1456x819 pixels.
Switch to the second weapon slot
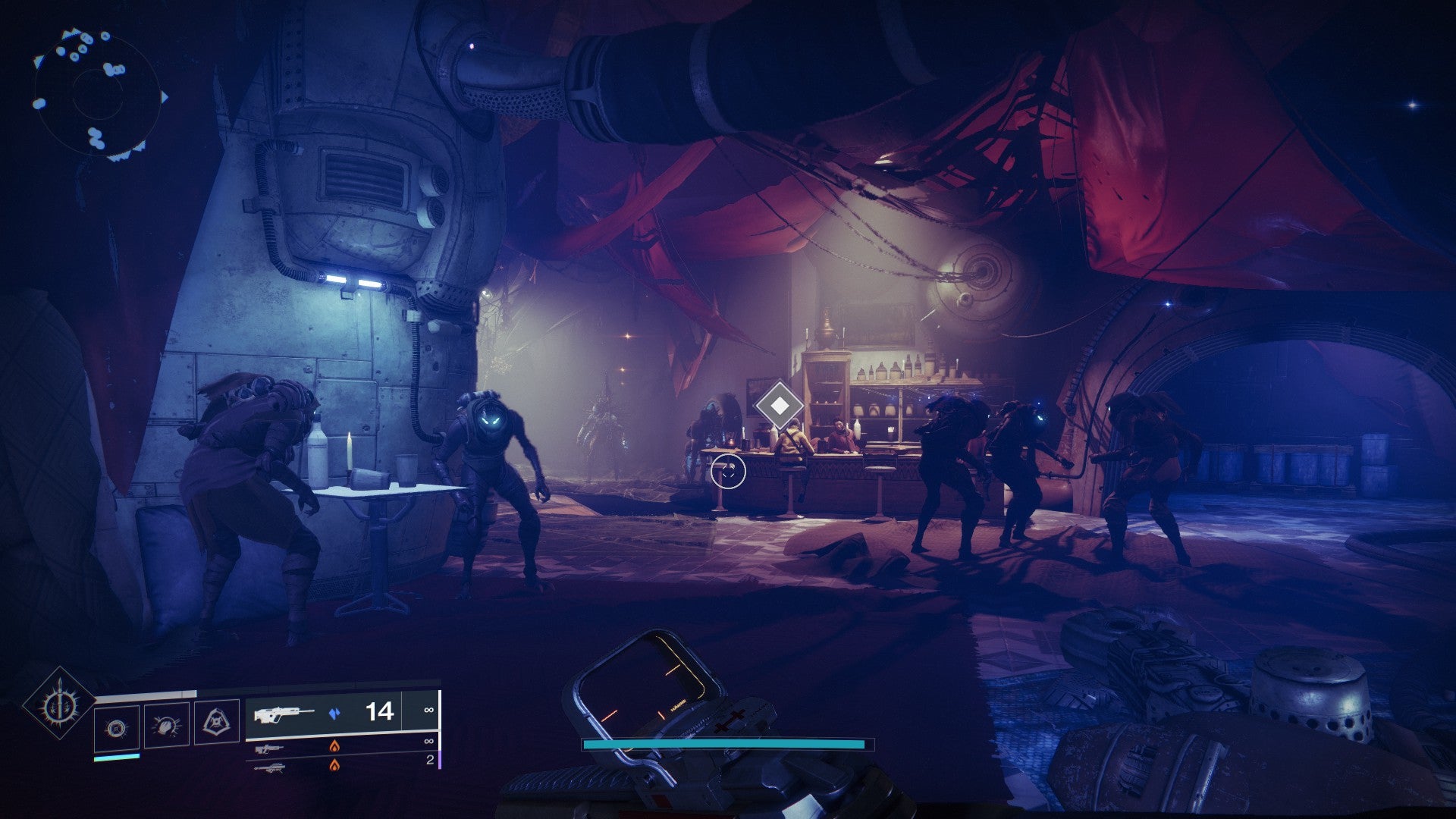[x=271, y=748]
